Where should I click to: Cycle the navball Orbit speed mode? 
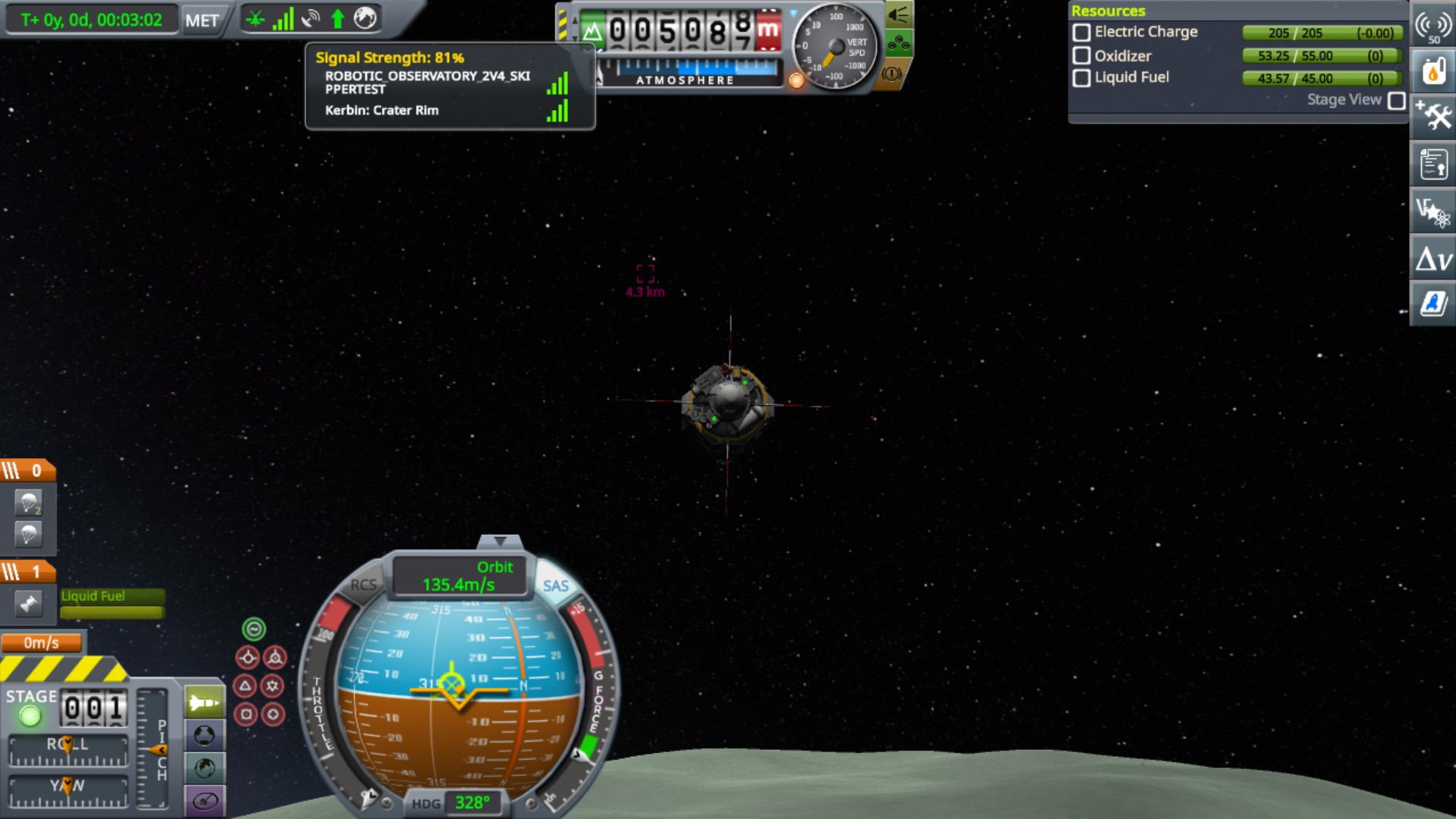(459, 576)
